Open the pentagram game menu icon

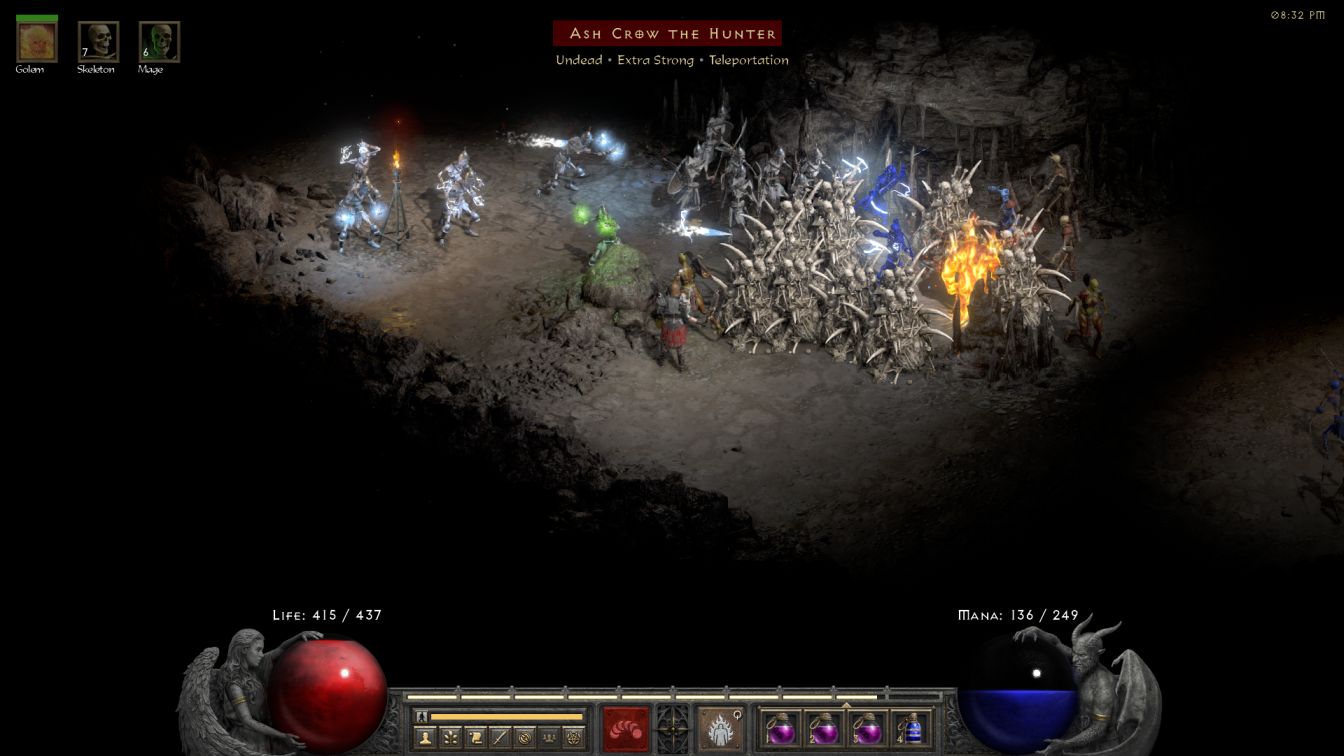[573, 738]
